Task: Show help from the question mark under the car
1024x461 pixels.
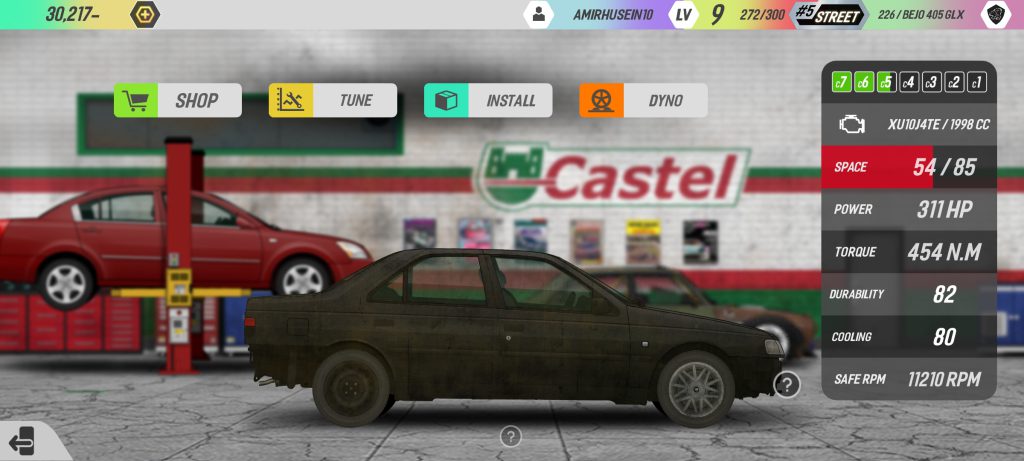Action: 511,436
